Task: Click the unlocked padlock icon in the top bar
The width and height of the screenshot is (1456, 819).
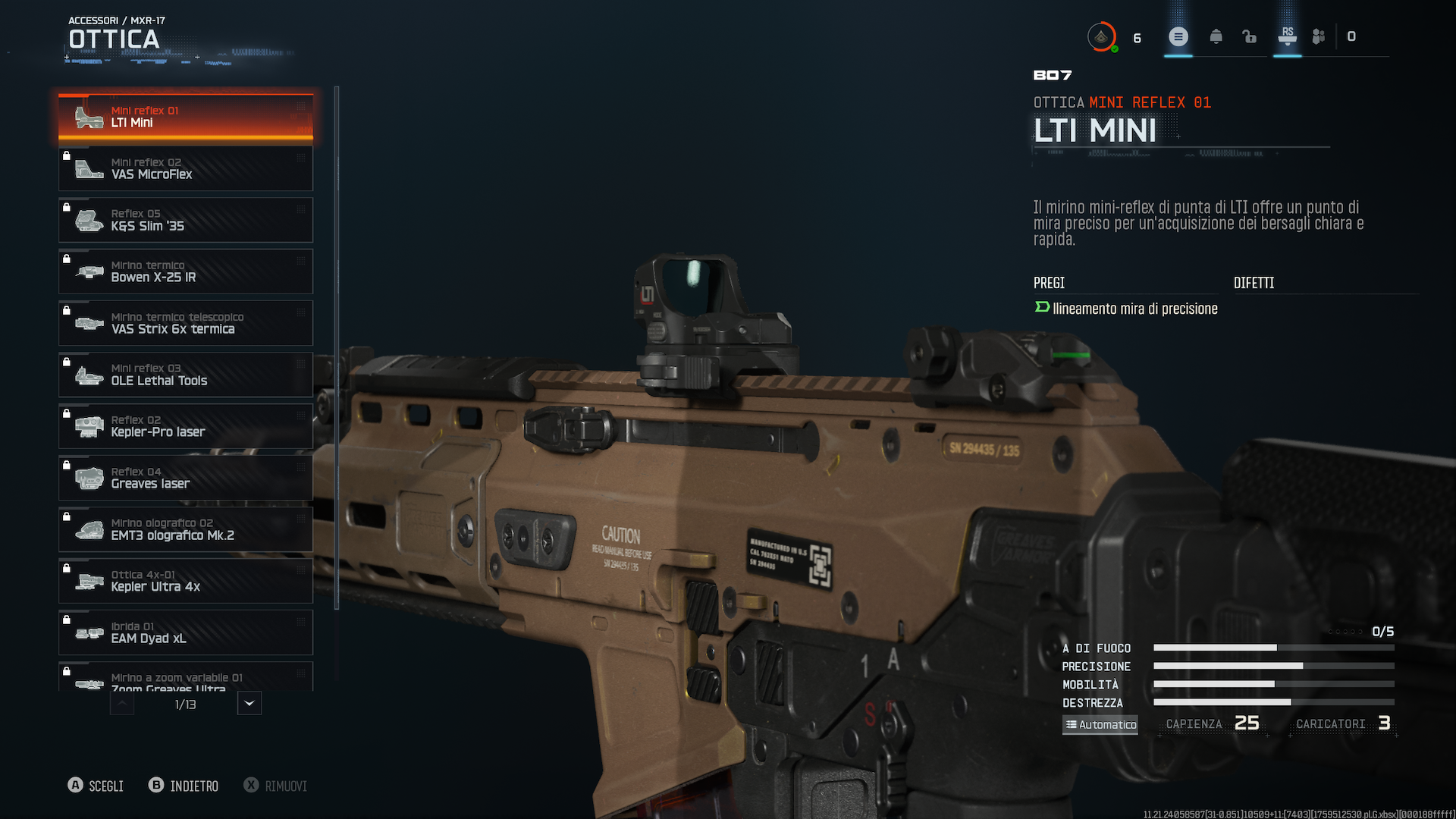Action: [1250, 36]
